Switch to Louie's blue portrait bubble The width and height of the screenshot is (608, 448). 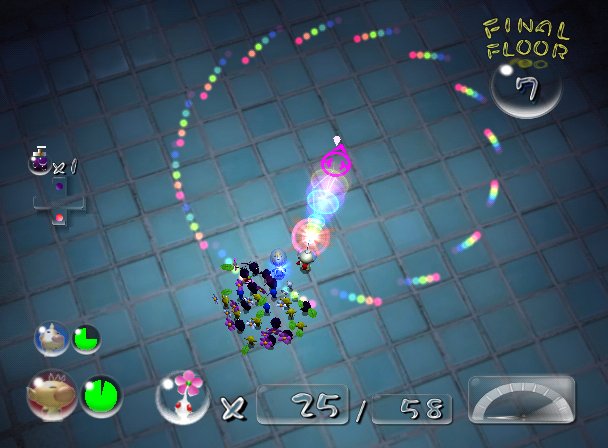coord(51,339)
